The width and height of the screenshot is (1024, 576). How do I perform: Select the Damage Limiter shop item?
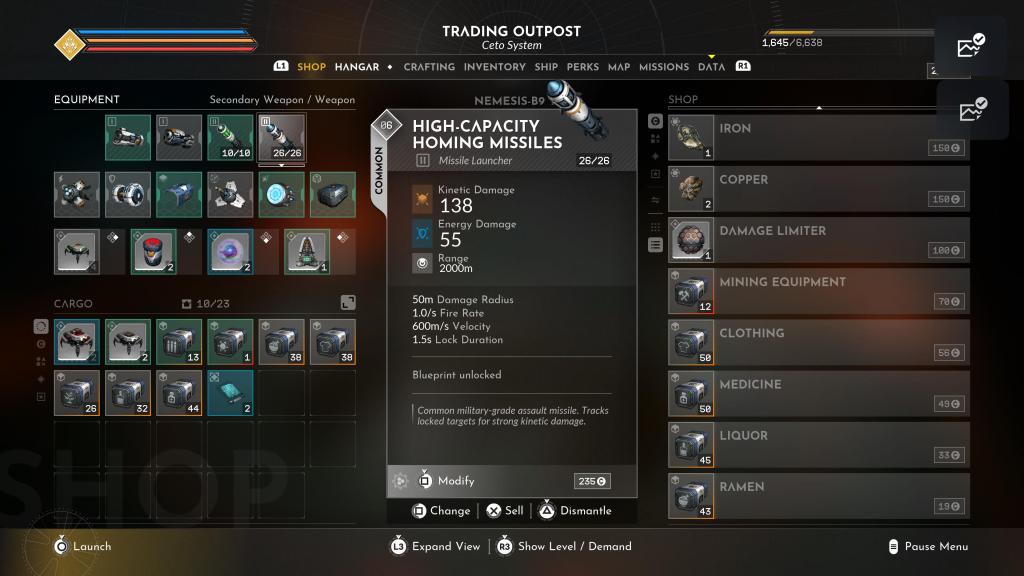point(818,240)
